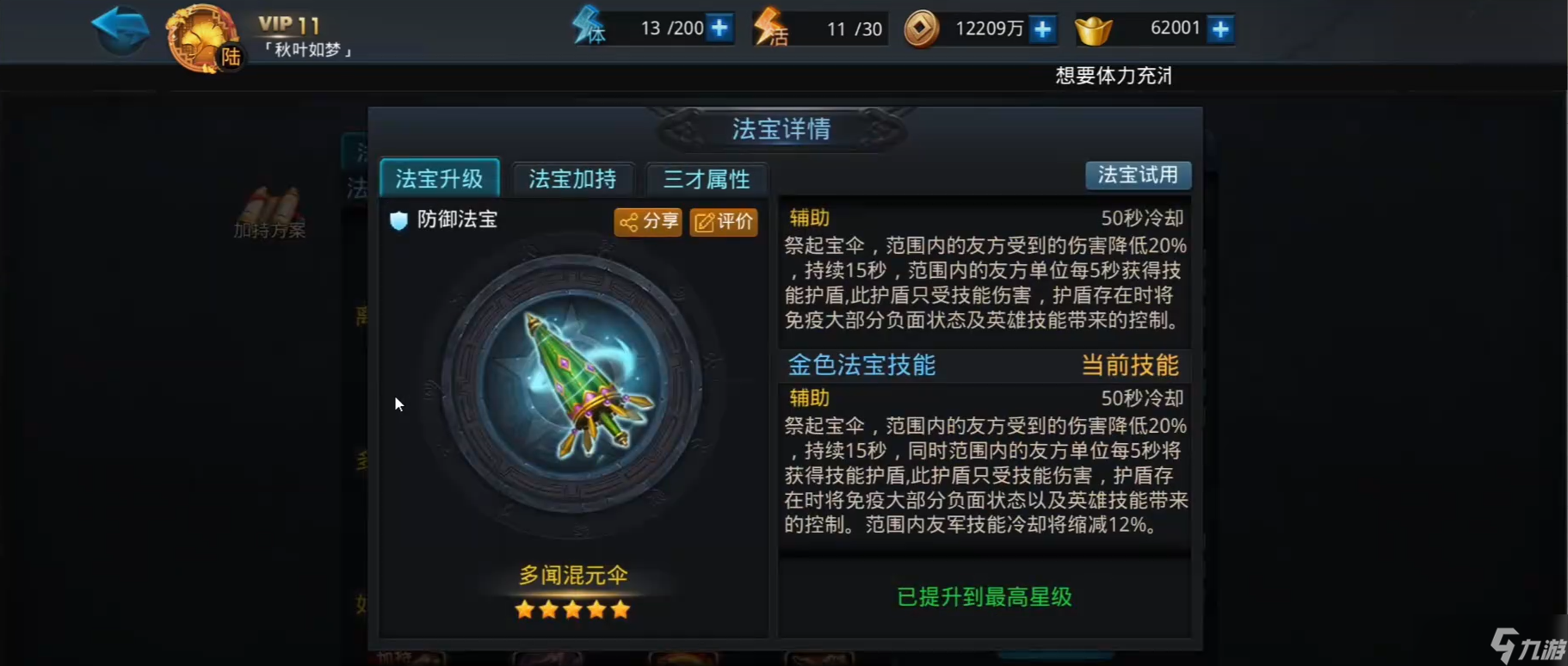1568x666 pixels.
Task: Click the shield icon beside 防御法宝
Action: coord(398,220)
